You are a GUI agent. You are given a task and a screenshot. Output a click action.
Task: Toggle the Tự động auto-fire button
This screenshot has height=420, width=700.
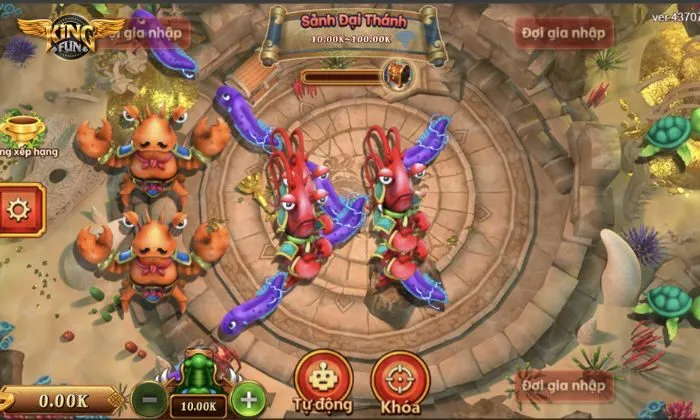point(323,379)
